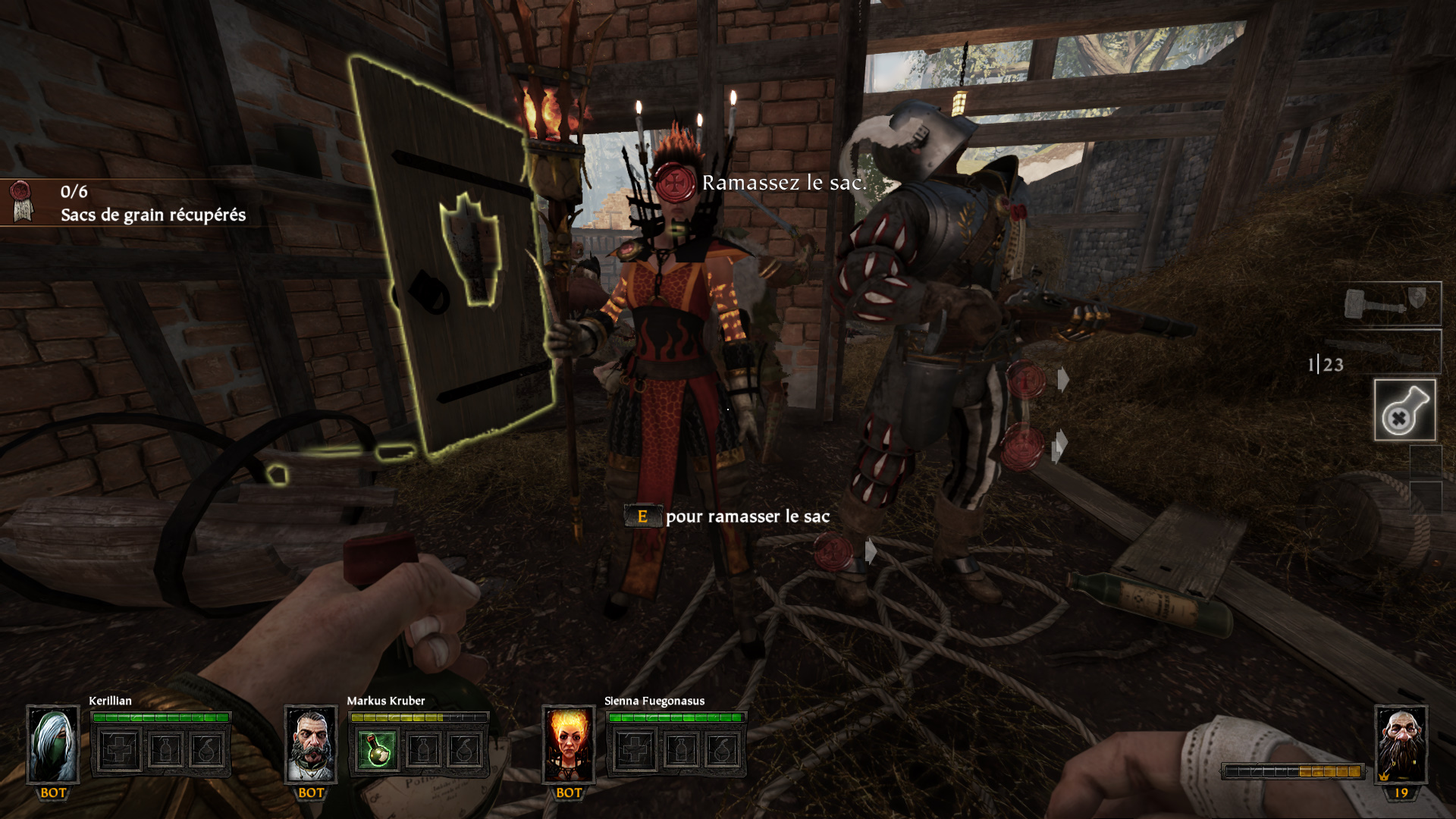
Task: Click Markus Kruber's green healing draught item
Action: pos(377,750)
